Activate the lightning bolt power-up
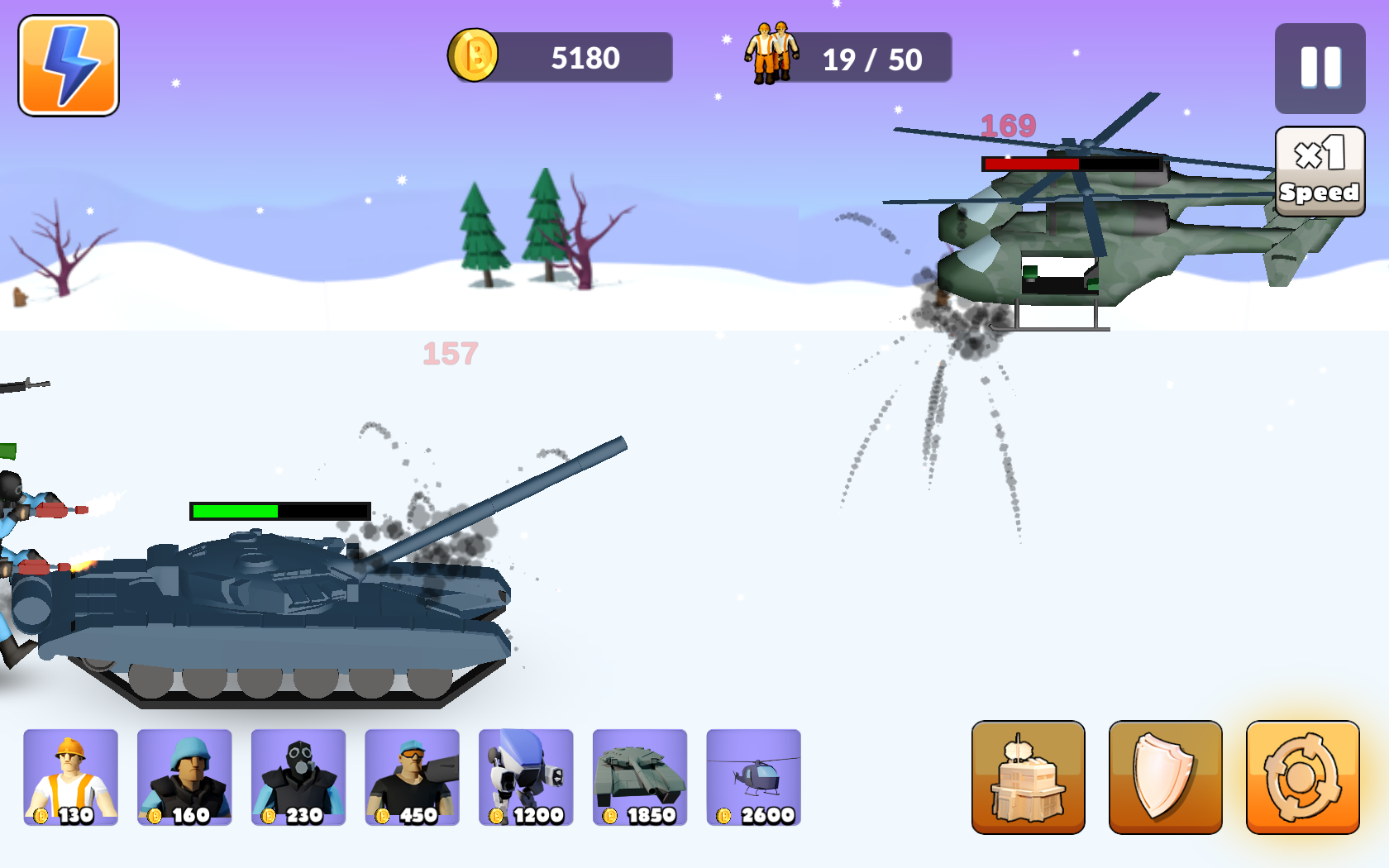 click(69, 66)
